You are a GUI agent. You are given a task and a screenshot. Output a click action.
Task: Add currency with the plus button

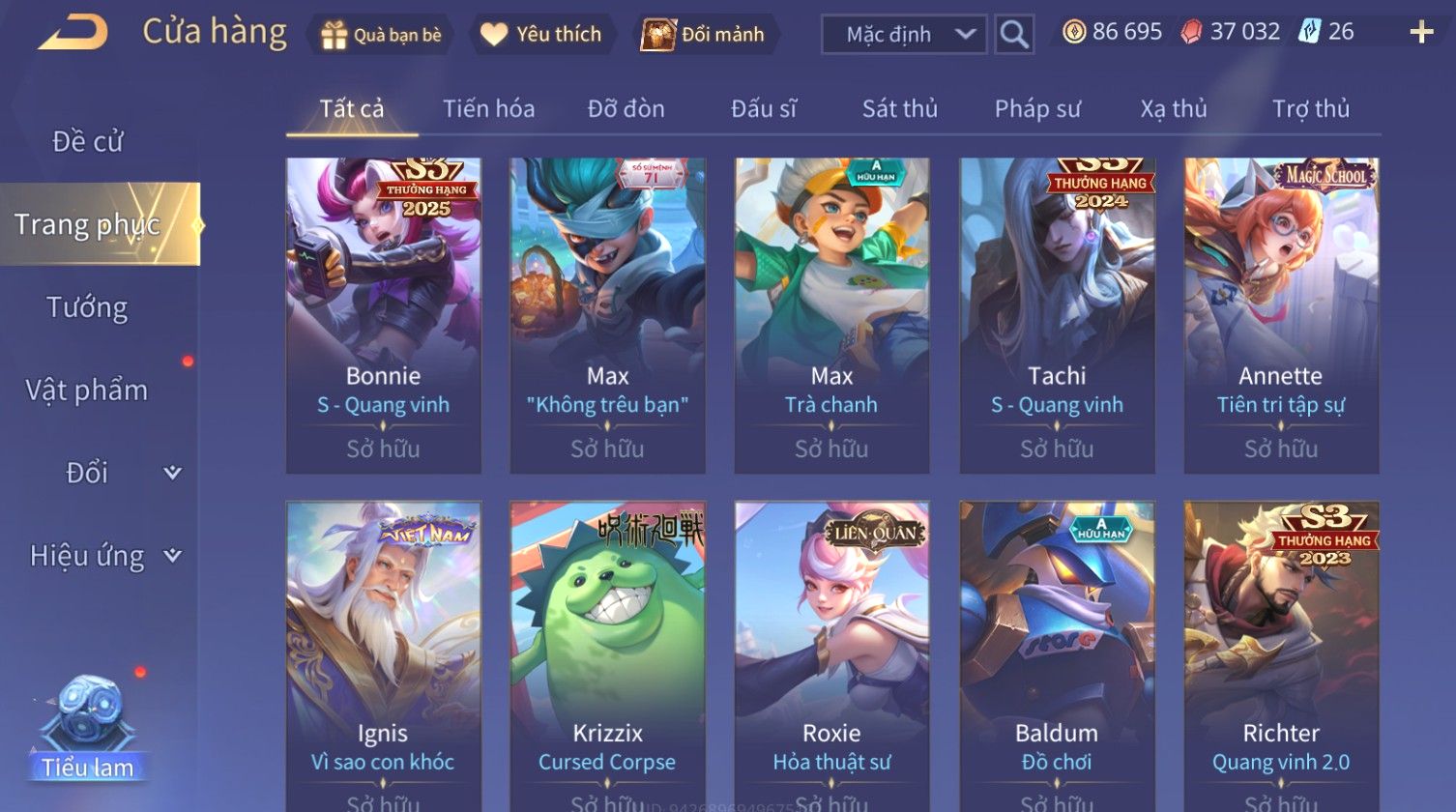pos(1420,33)
